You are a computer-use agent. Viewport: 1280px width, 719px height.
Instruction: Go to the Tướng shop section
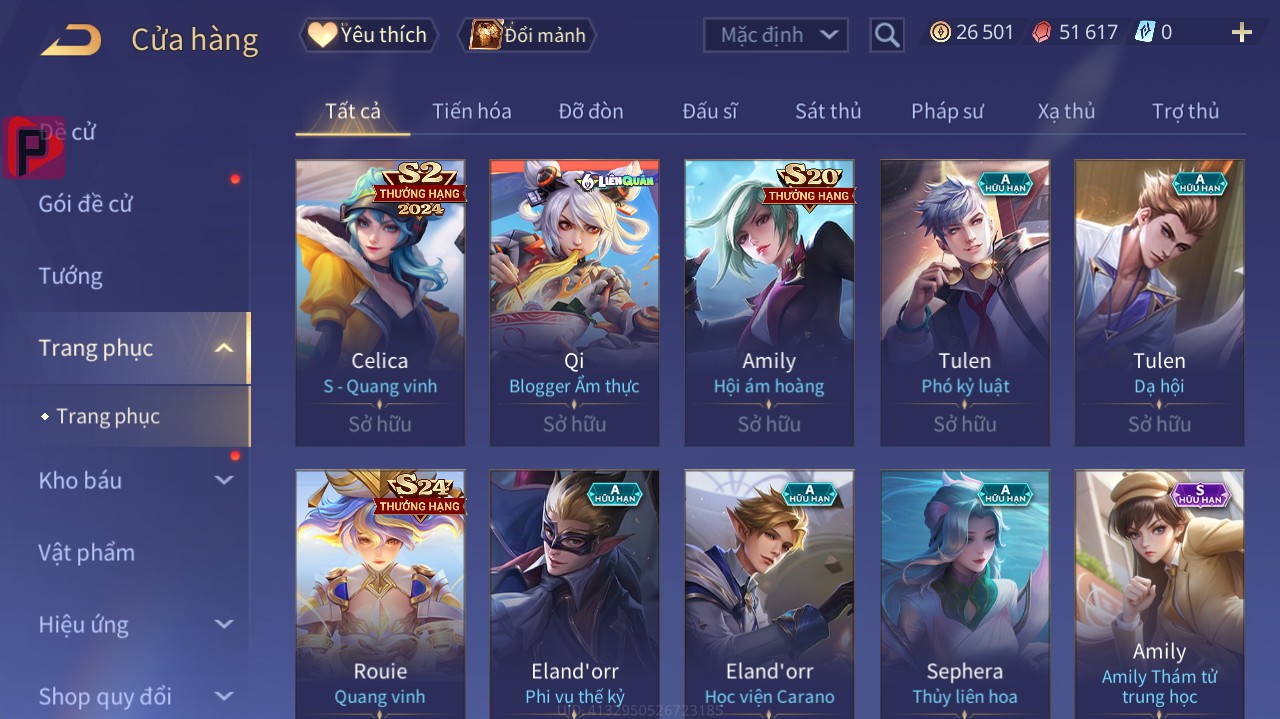click(71, 276)
